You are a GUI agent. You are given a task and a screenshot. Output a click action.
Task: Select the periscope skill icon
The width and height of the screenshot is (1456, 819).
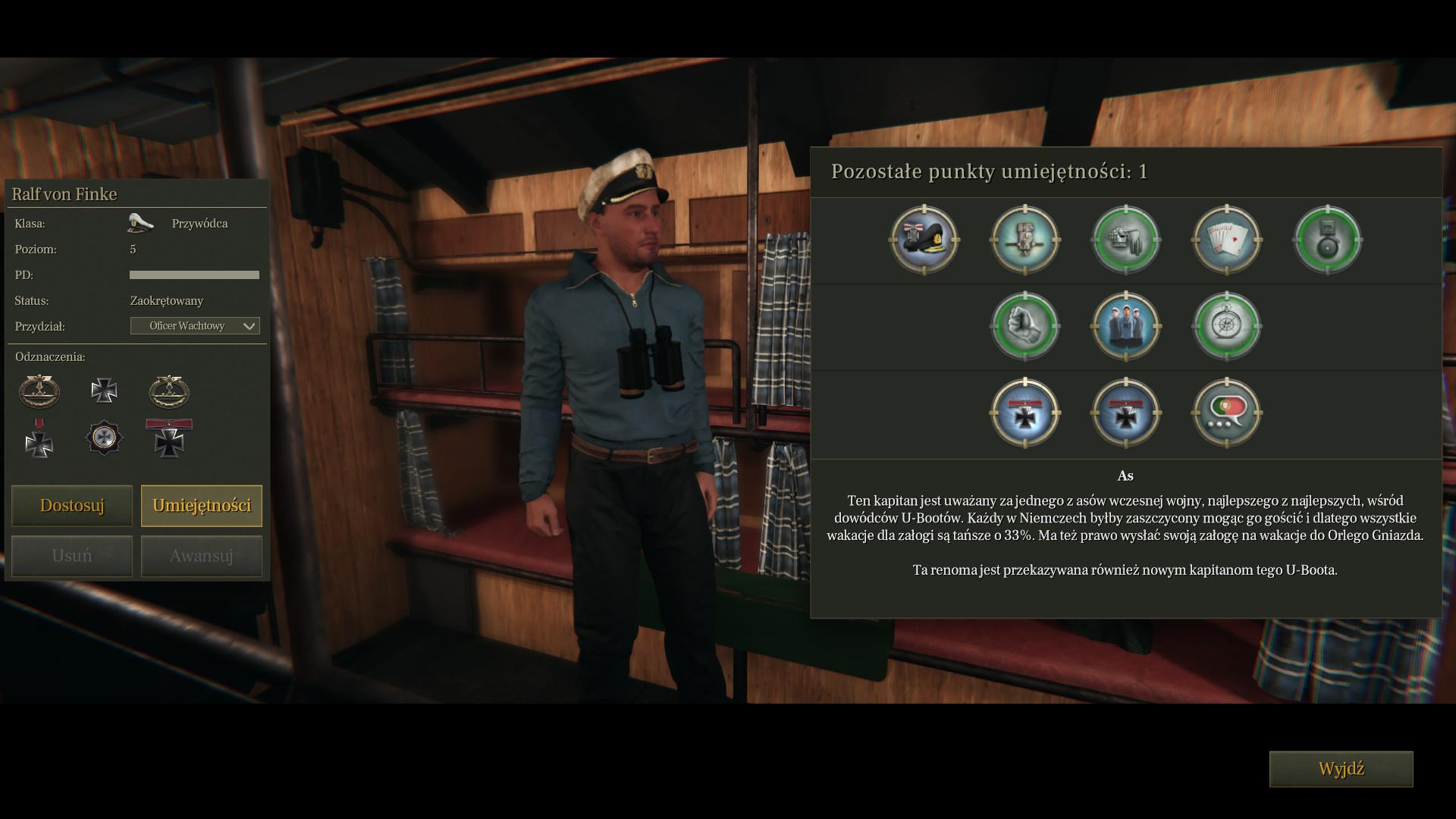click(1025, 240)
